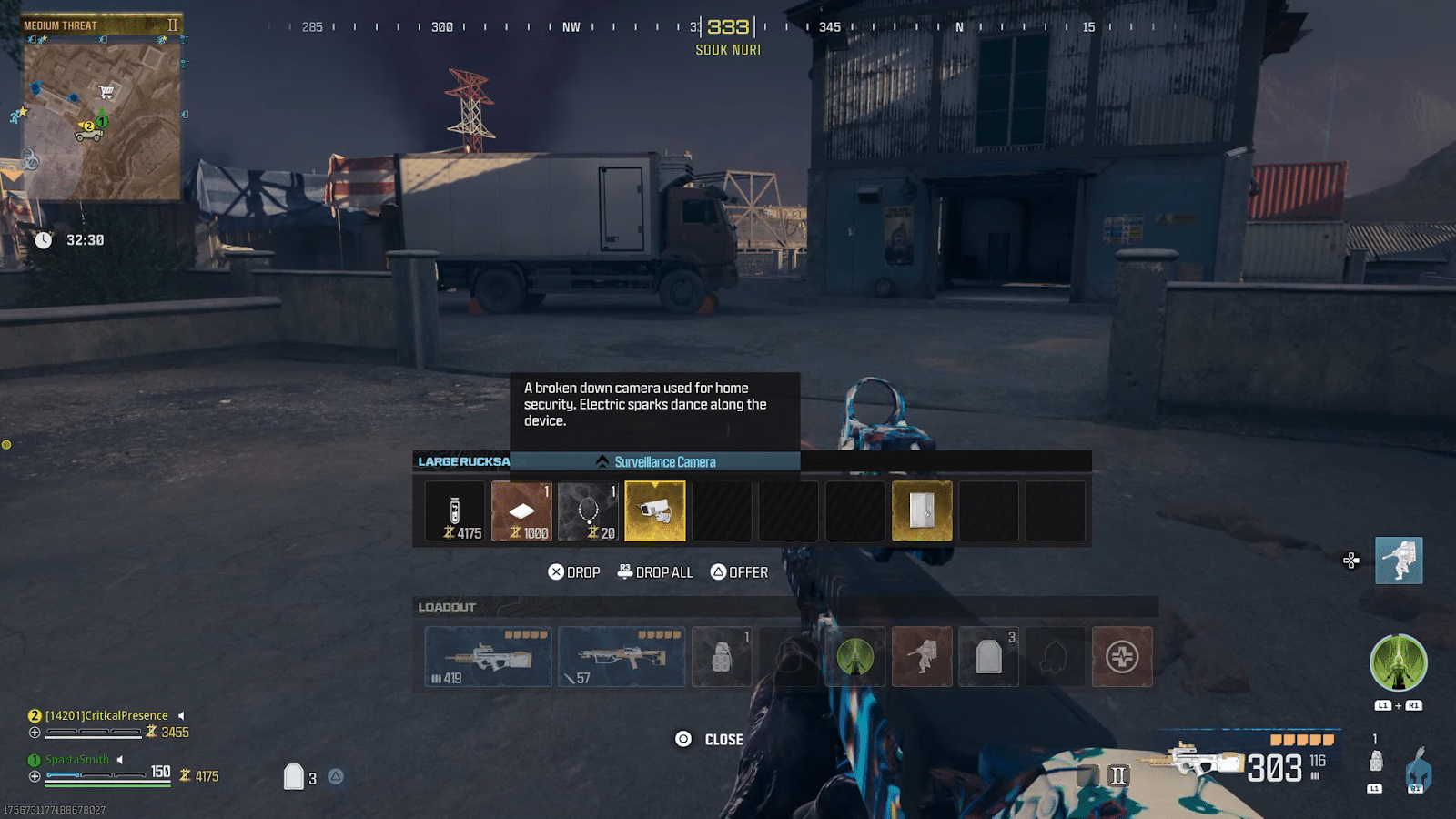Select the frag grenade slot in loadout
Screen dimensions: 1456x819
pyautogui.click(x=723, y=657)
